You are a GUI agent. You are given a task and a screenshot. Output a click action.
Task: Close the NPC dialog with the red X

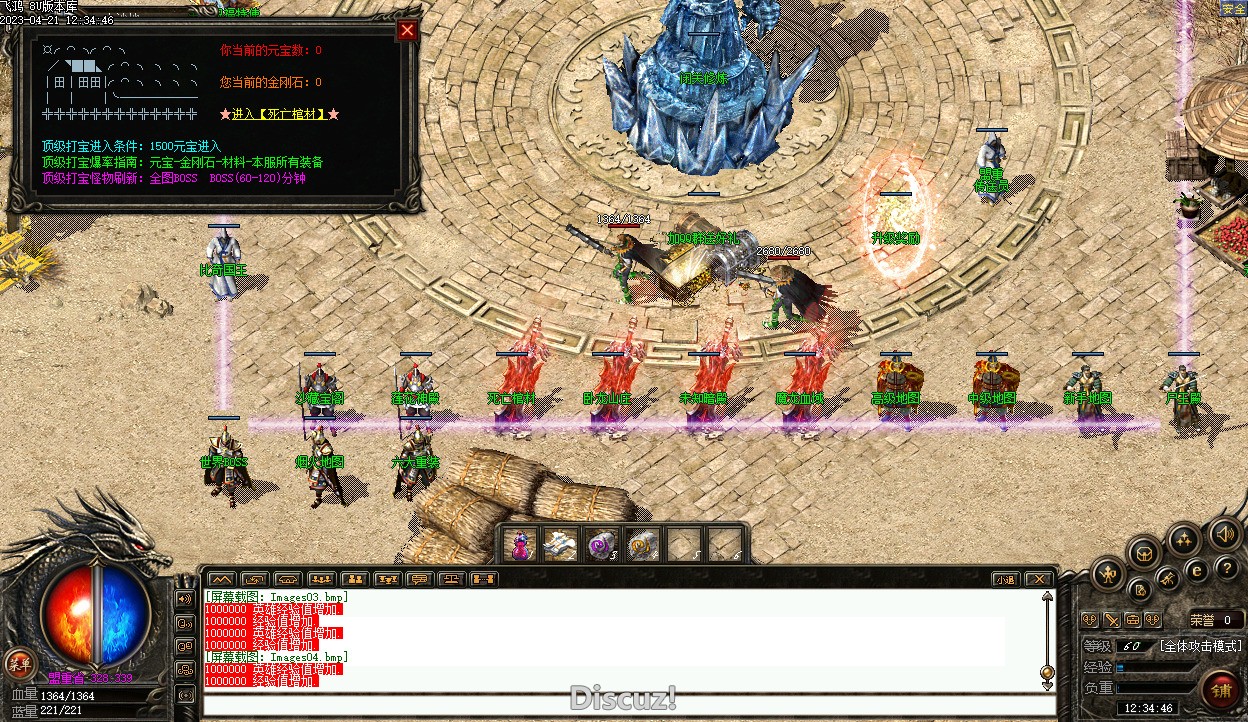(x=407, y=30)
